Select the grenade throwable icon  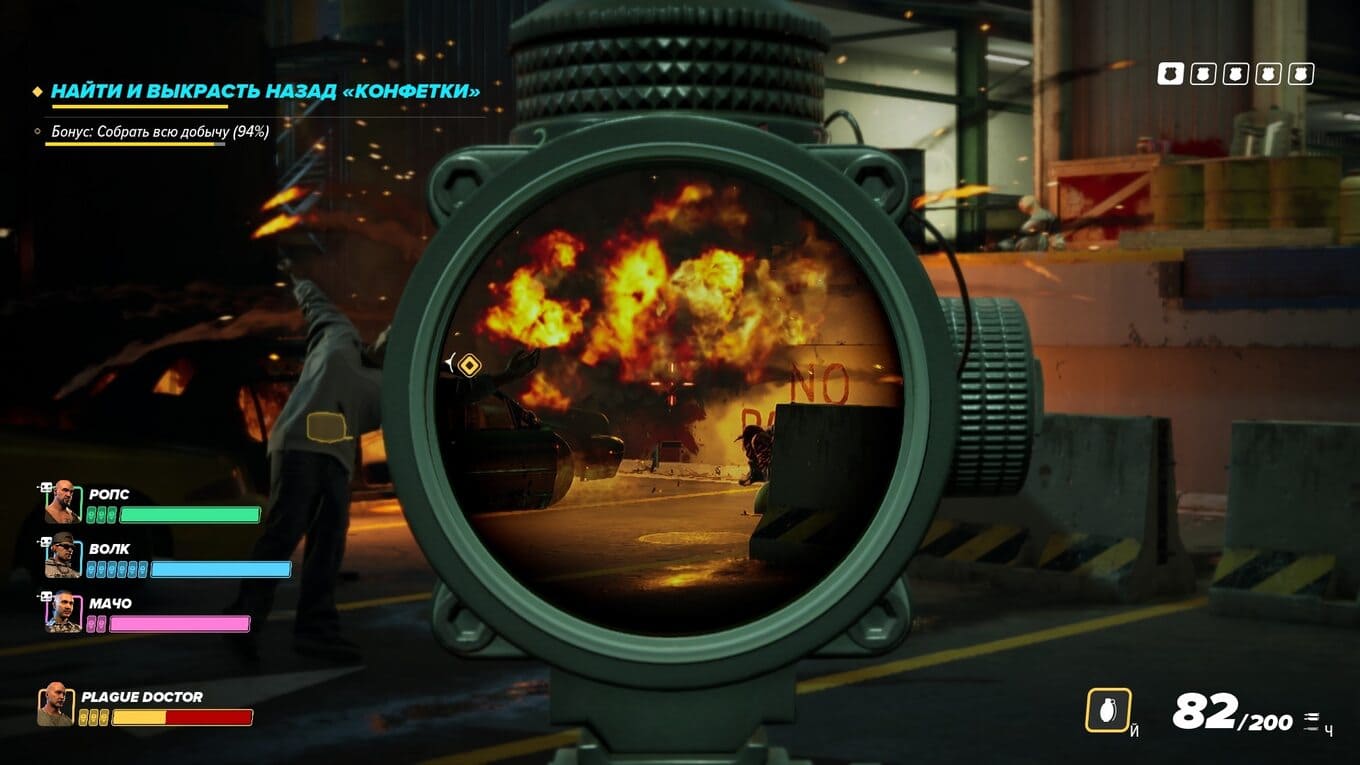click(x=1108, y=710)
